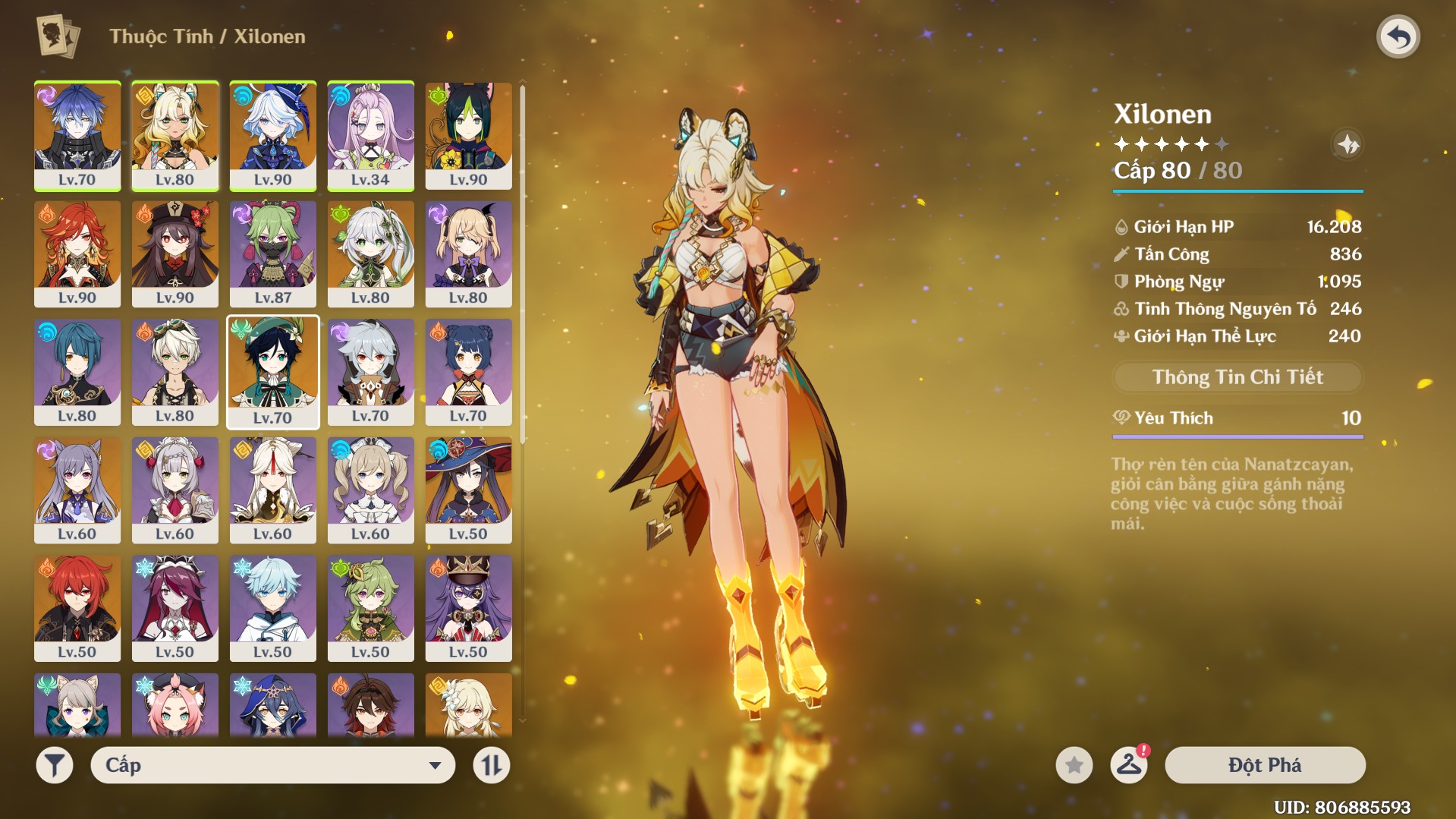
Task: Toggle the sort order arrows
Action: tap(491, 765)
